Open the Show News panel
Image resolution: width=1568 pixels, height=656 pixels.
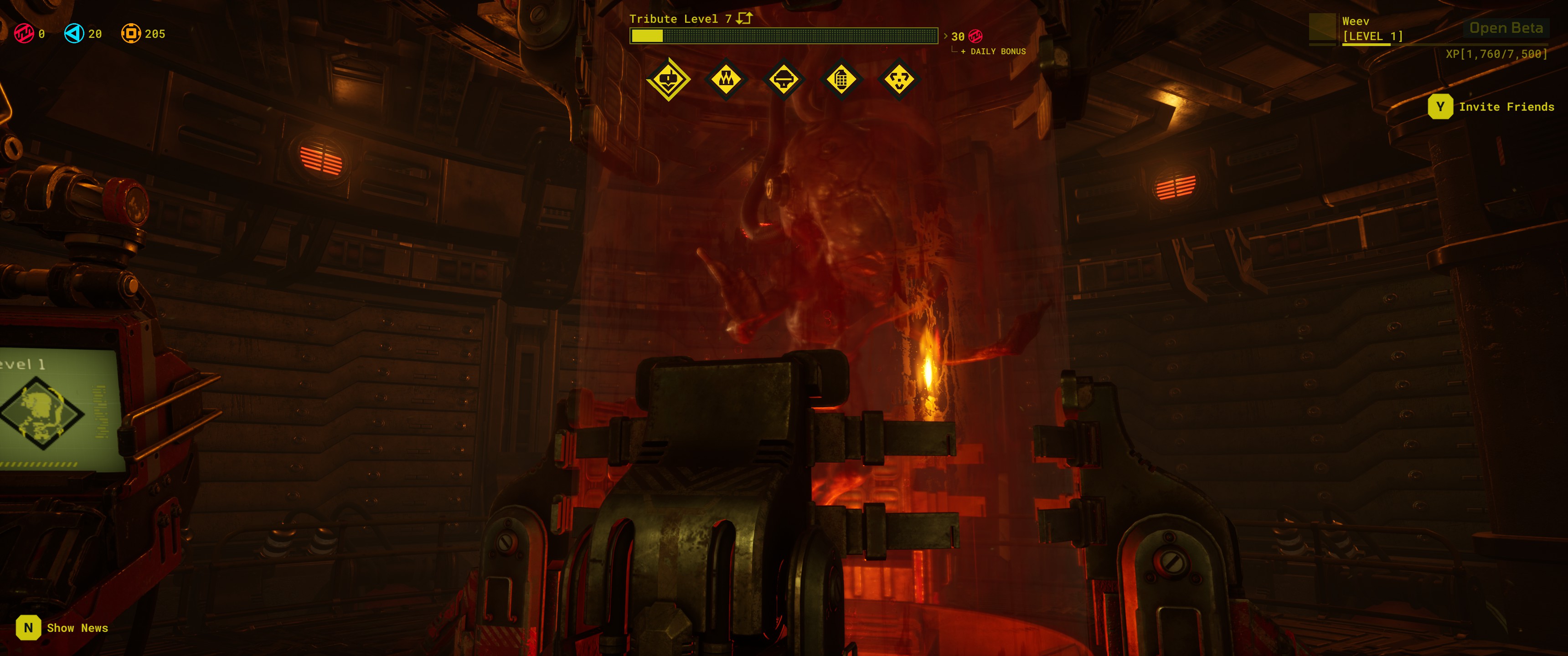62,627
